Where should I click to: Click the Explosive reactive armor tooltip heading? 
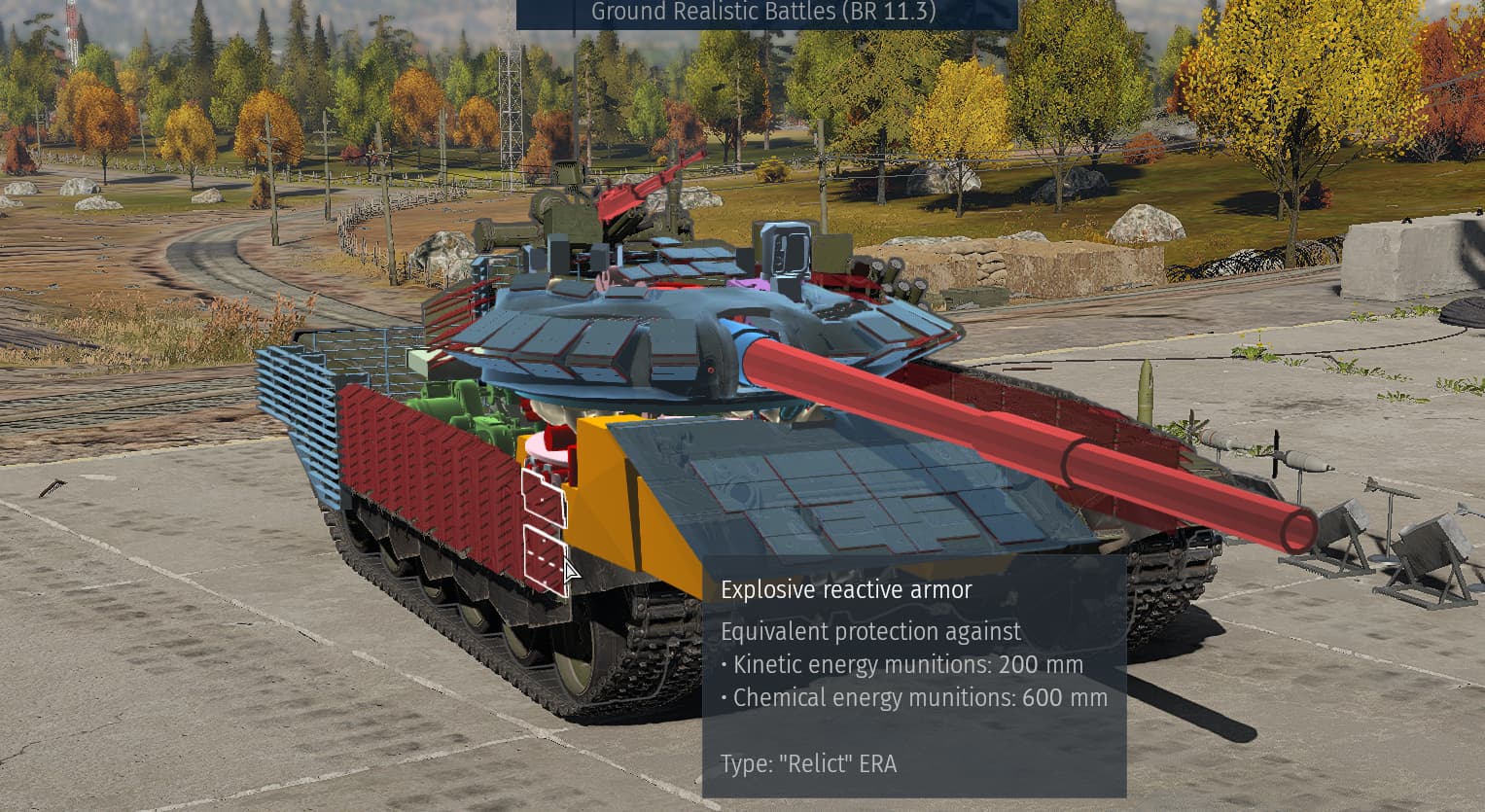tap(847, 589)
